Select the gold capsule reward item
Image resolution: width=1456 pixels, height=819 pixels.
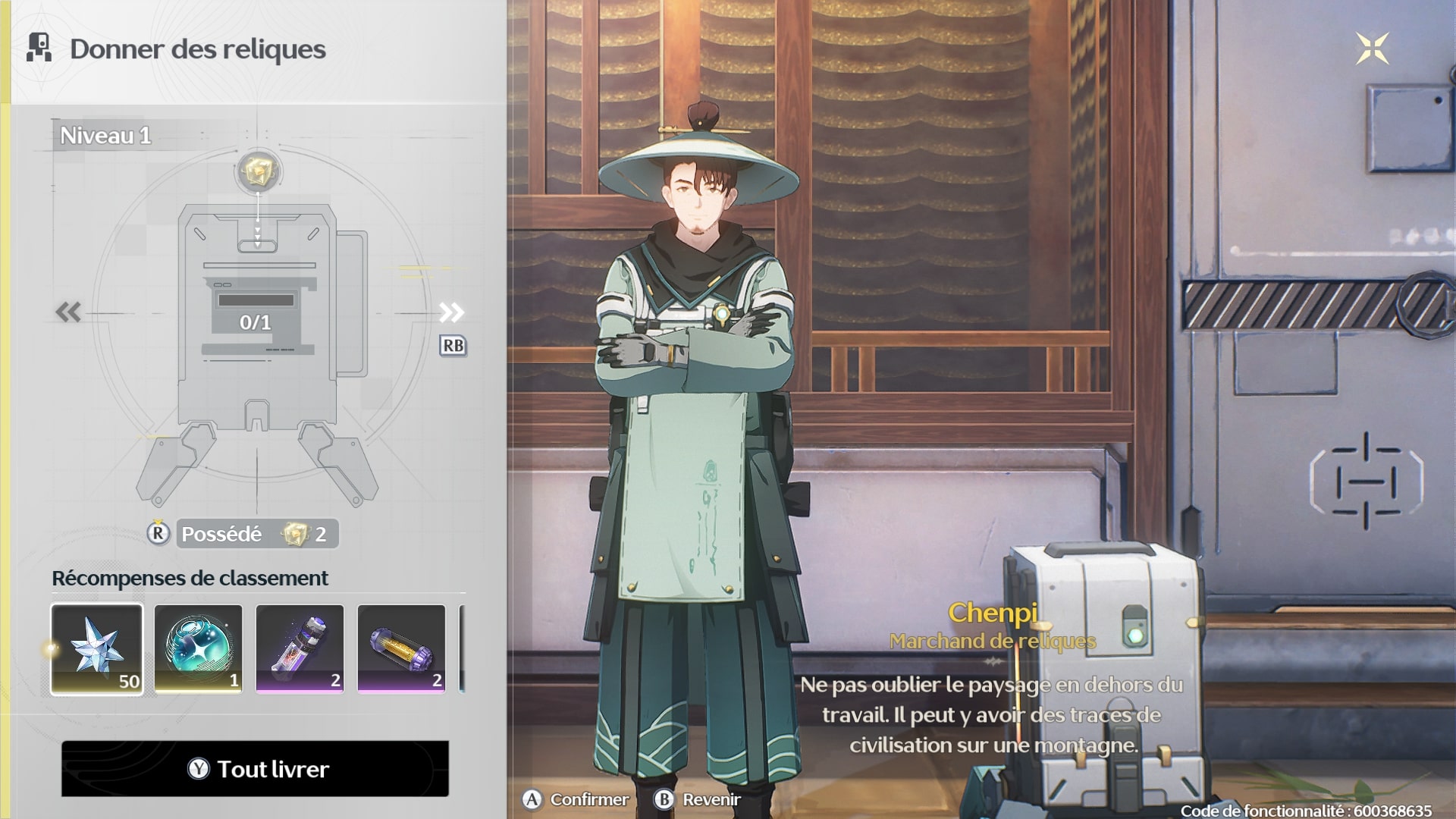click(401, 648)
